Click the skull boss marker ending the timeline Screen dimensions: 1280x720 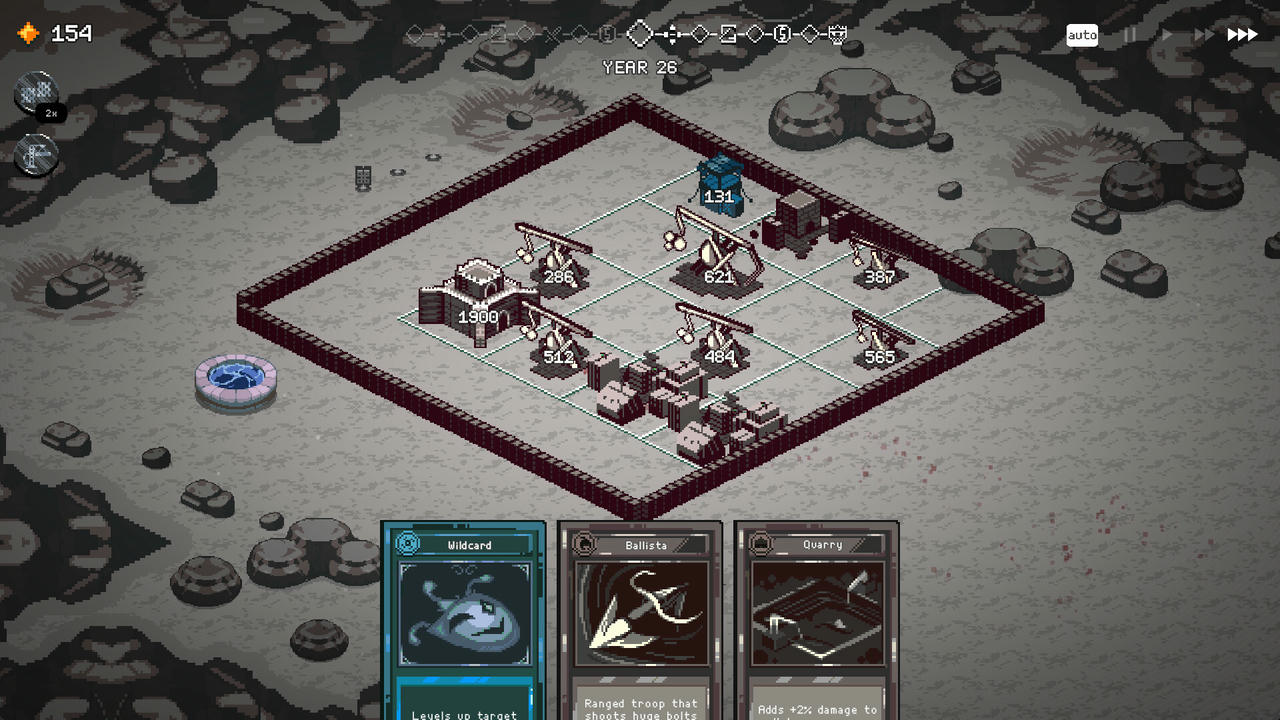point(837,33)
